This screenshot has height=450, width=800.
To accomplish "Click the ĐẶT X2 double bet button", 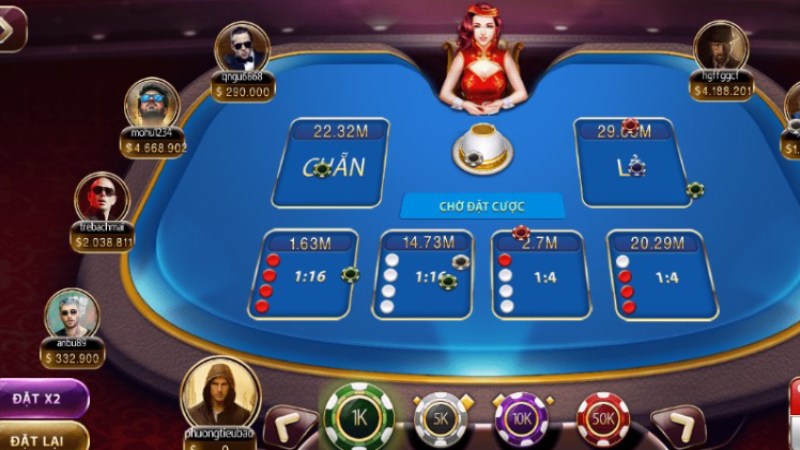I will [x=42, y=398].
